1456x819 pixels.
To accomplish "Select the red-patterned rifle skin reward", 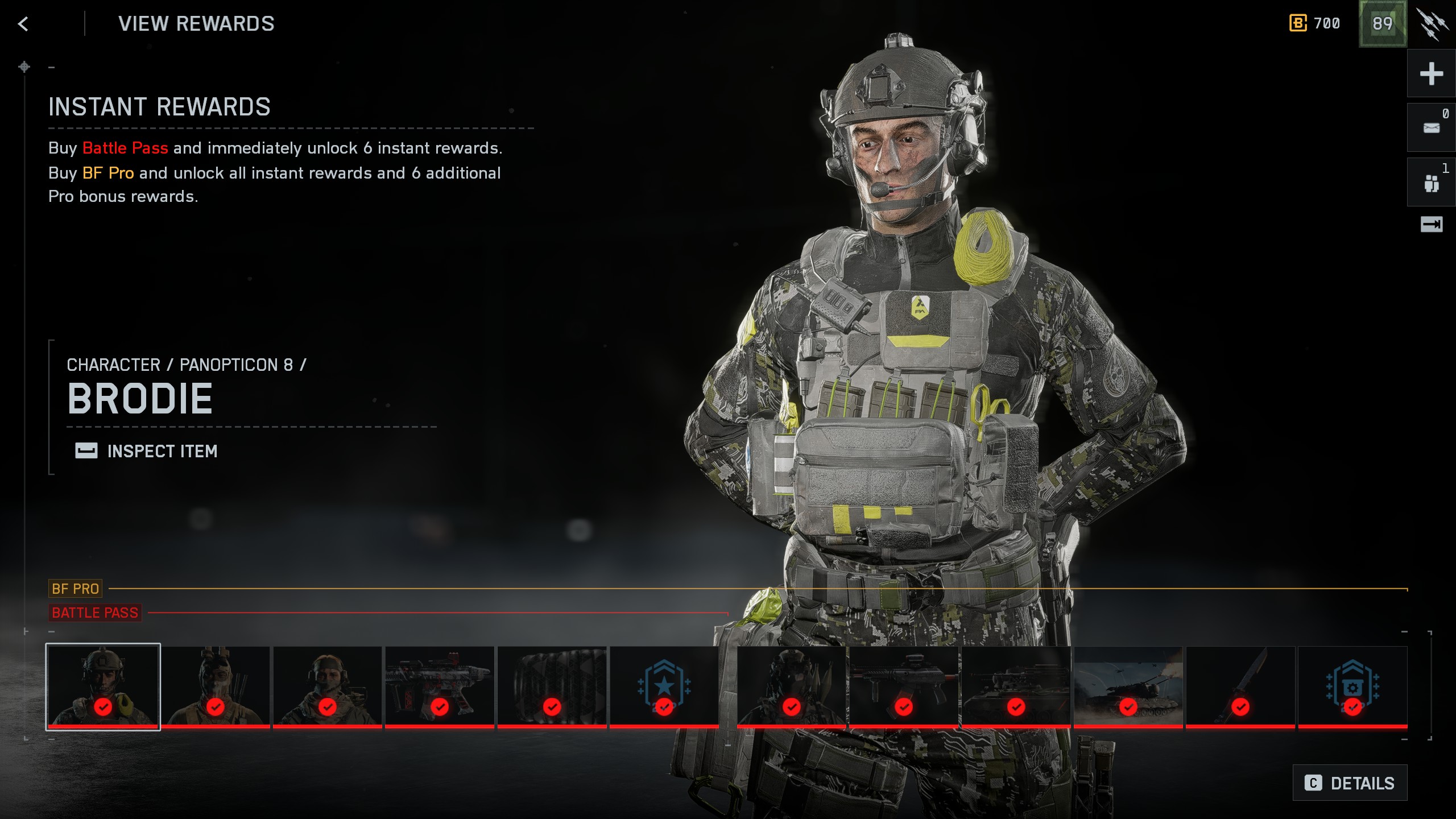I will click(x=440, y=686).
